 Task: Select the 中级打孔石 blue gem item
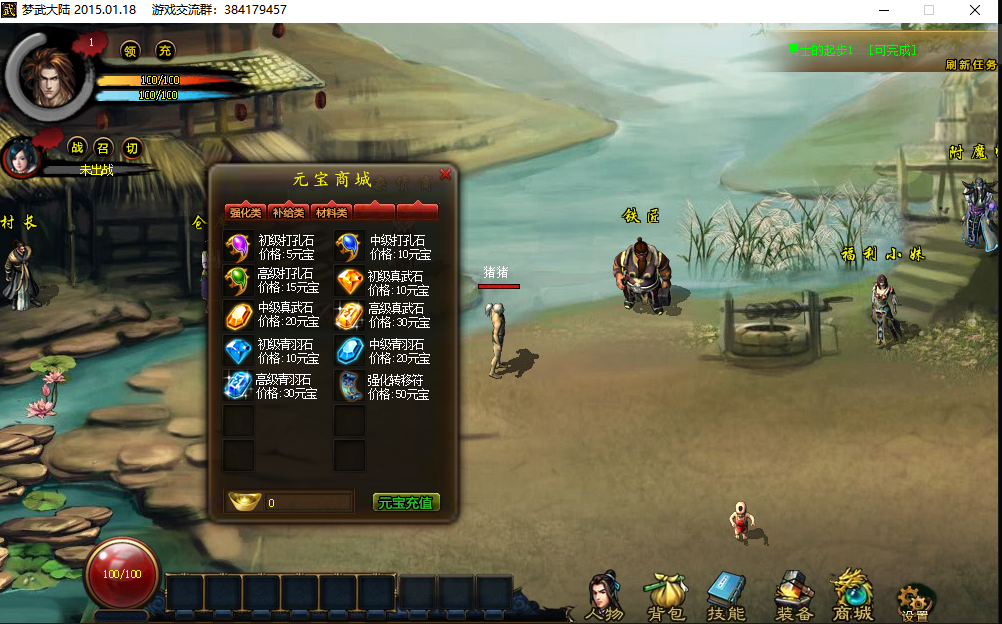click(x=348, y=246)
